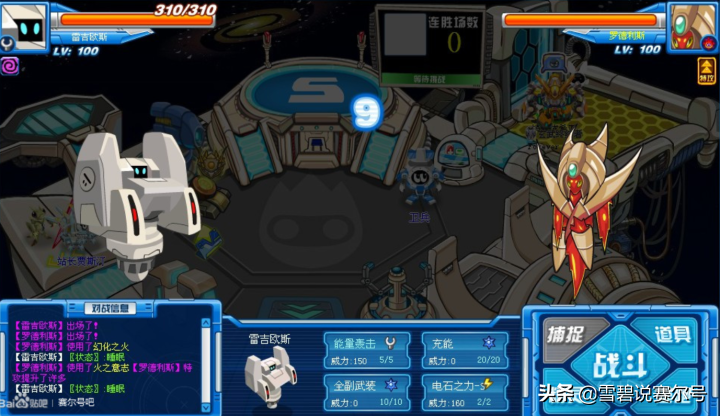The image size is (720, 416).
Task: Open the 道具 items menu
Action: (673, 335)
